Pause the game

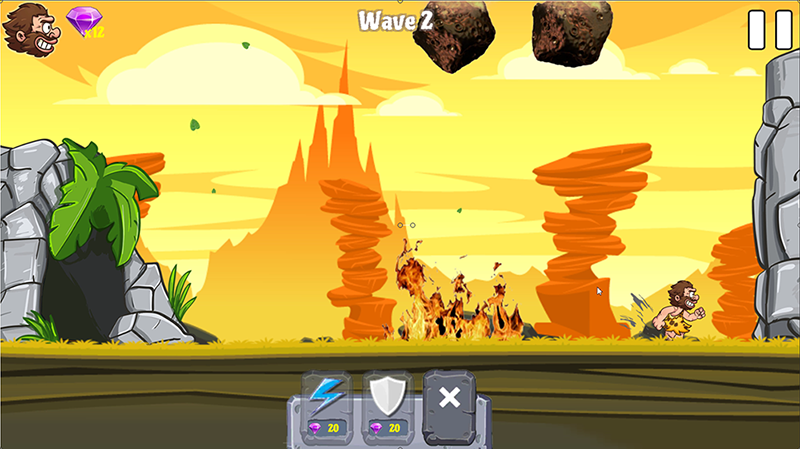coord(769,30)
